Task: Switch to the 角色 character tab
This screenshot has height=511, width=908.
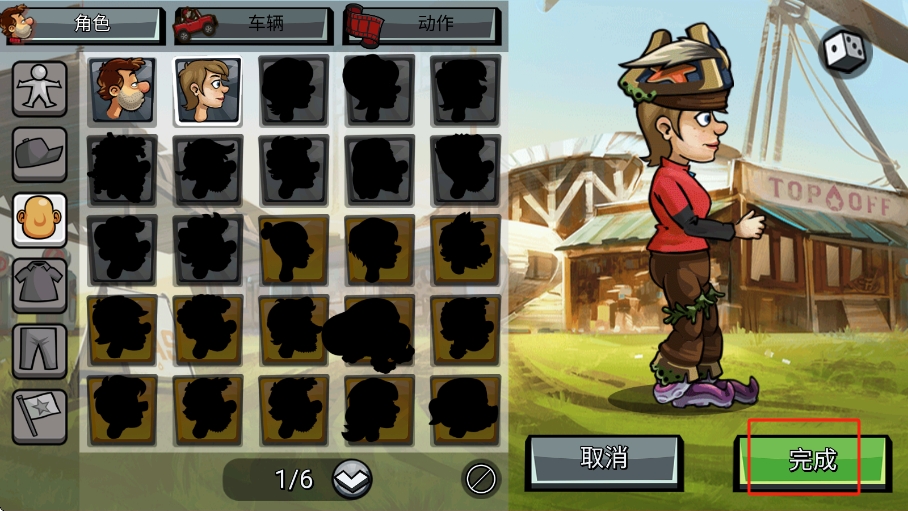Action: pos(85,24)
